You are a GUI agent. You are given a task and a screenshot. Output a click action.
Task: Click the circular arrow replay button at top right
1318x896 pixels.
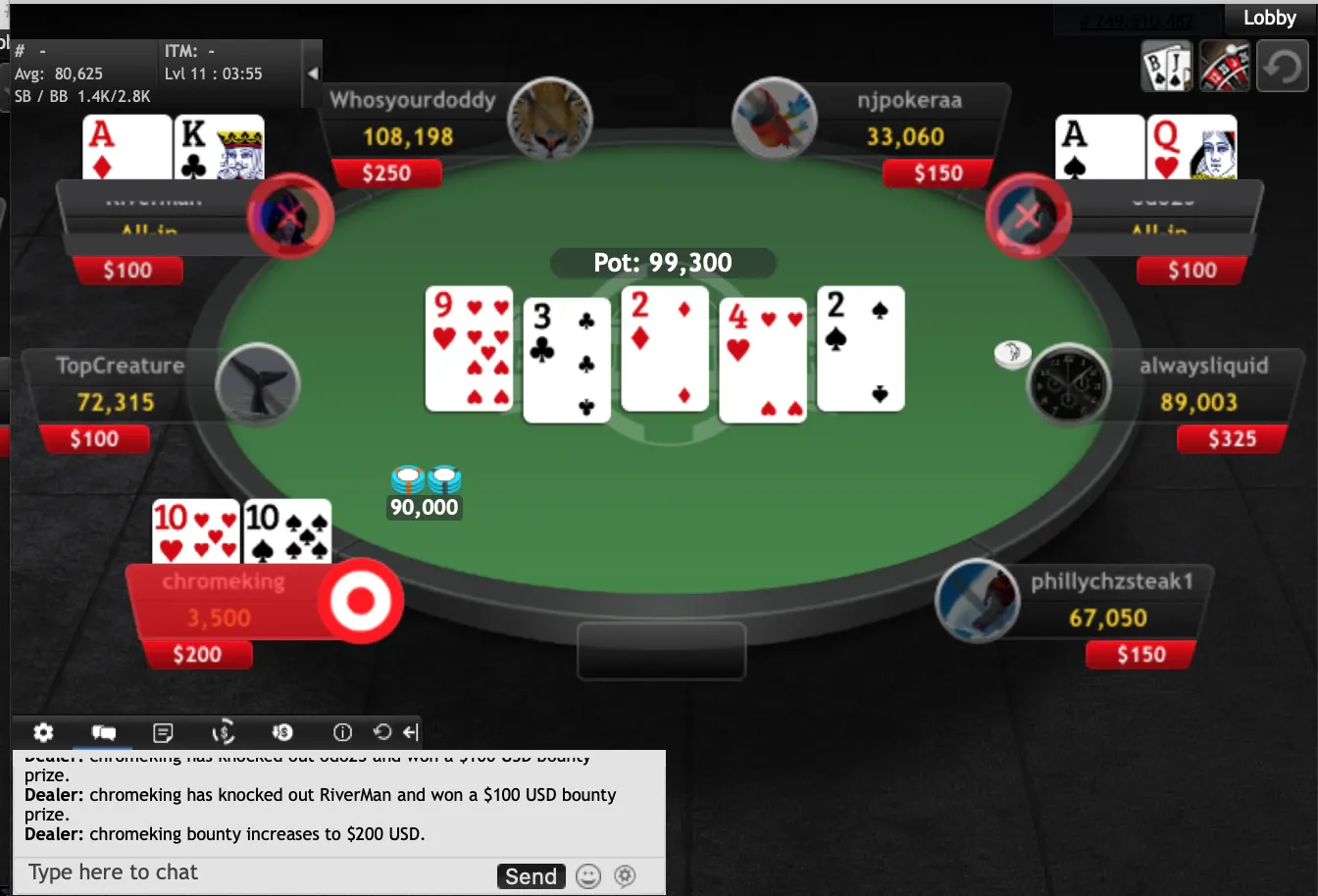pyautogui.click(x=1282, y=67)
